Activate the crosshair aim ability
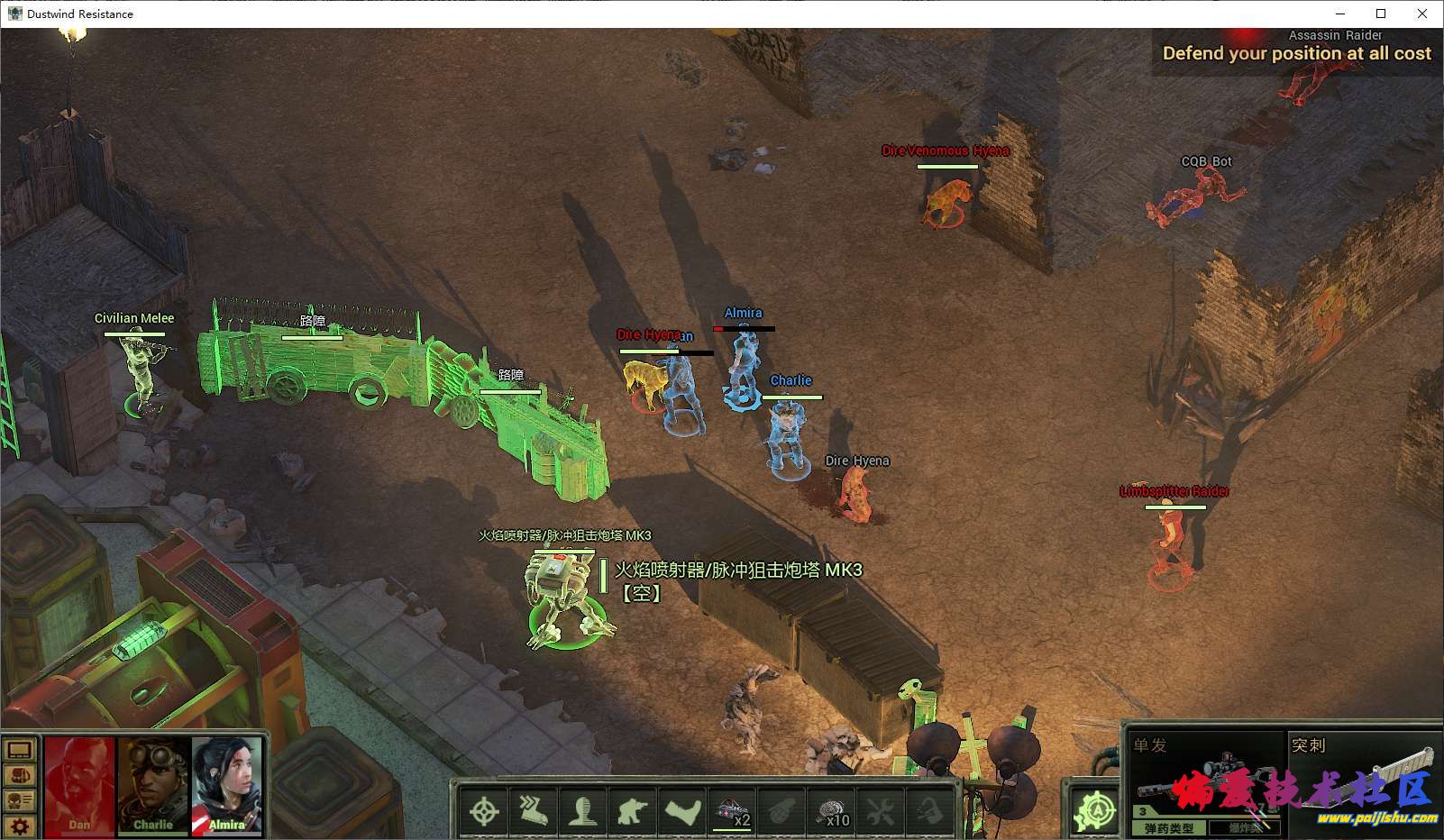Viewport: 1444px width, 840px height. pos(484,811)
